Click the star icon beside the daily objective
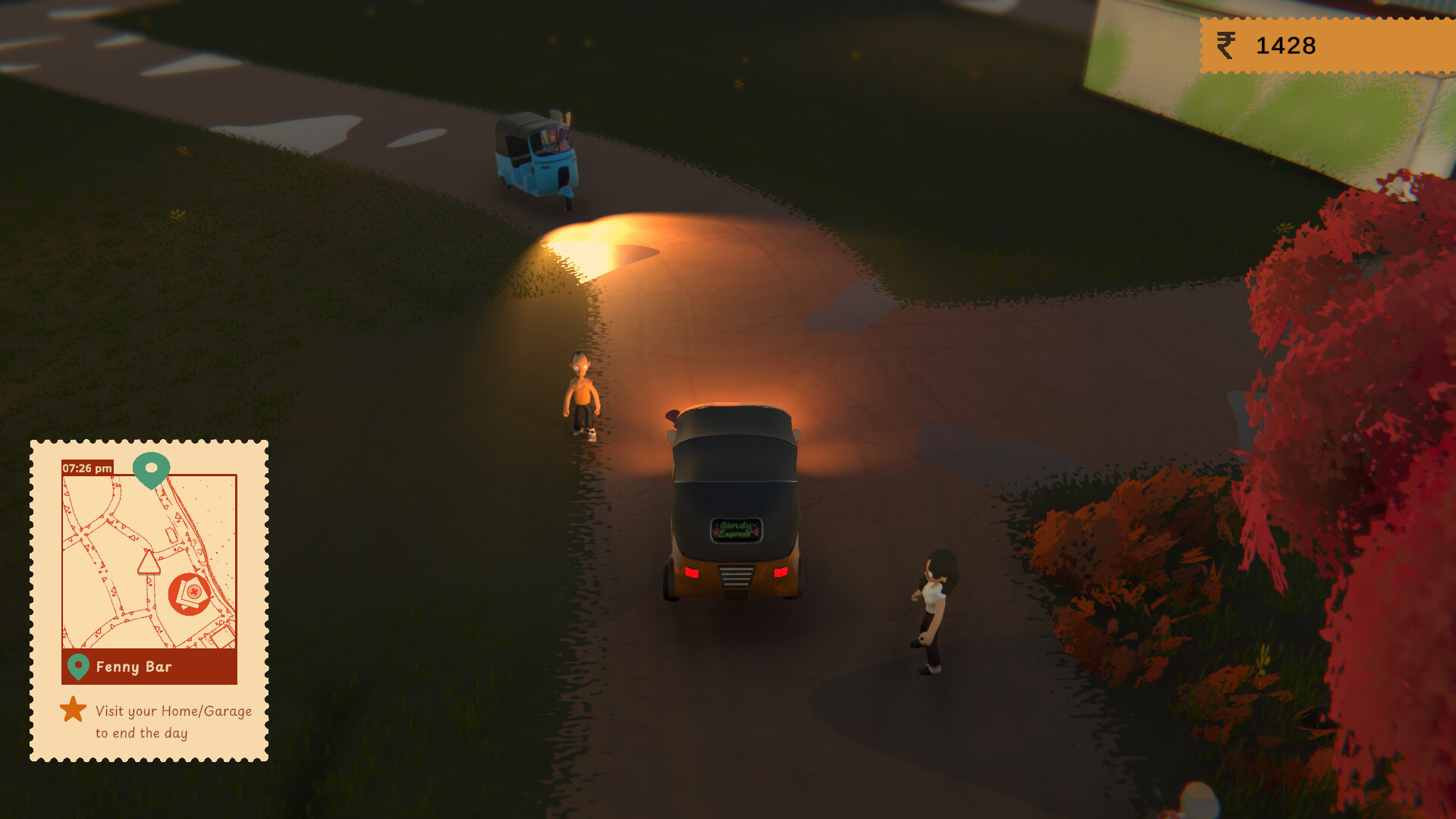Screen dimensions: 1456x819 74,711
